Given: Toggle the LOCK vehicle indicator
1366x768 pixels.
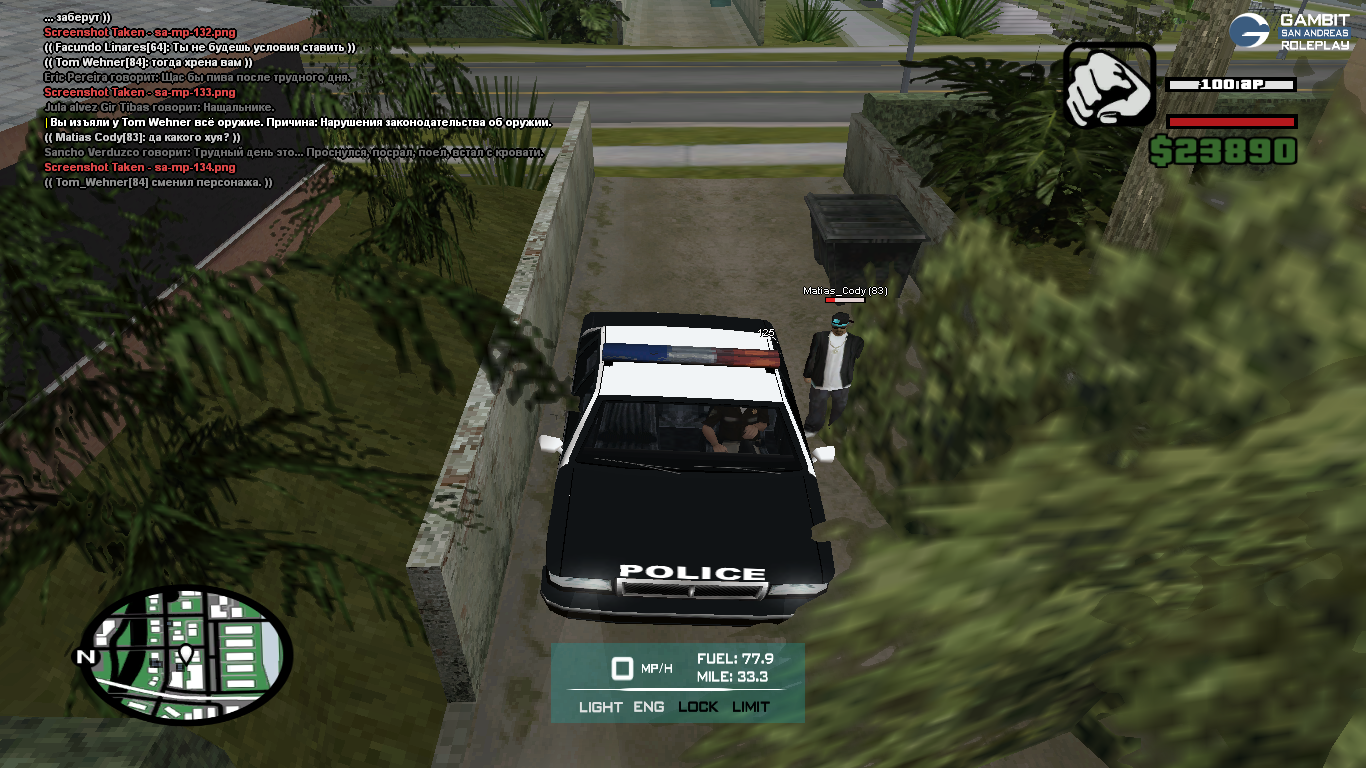Looking at the screenshot, I should pos(698,707).
